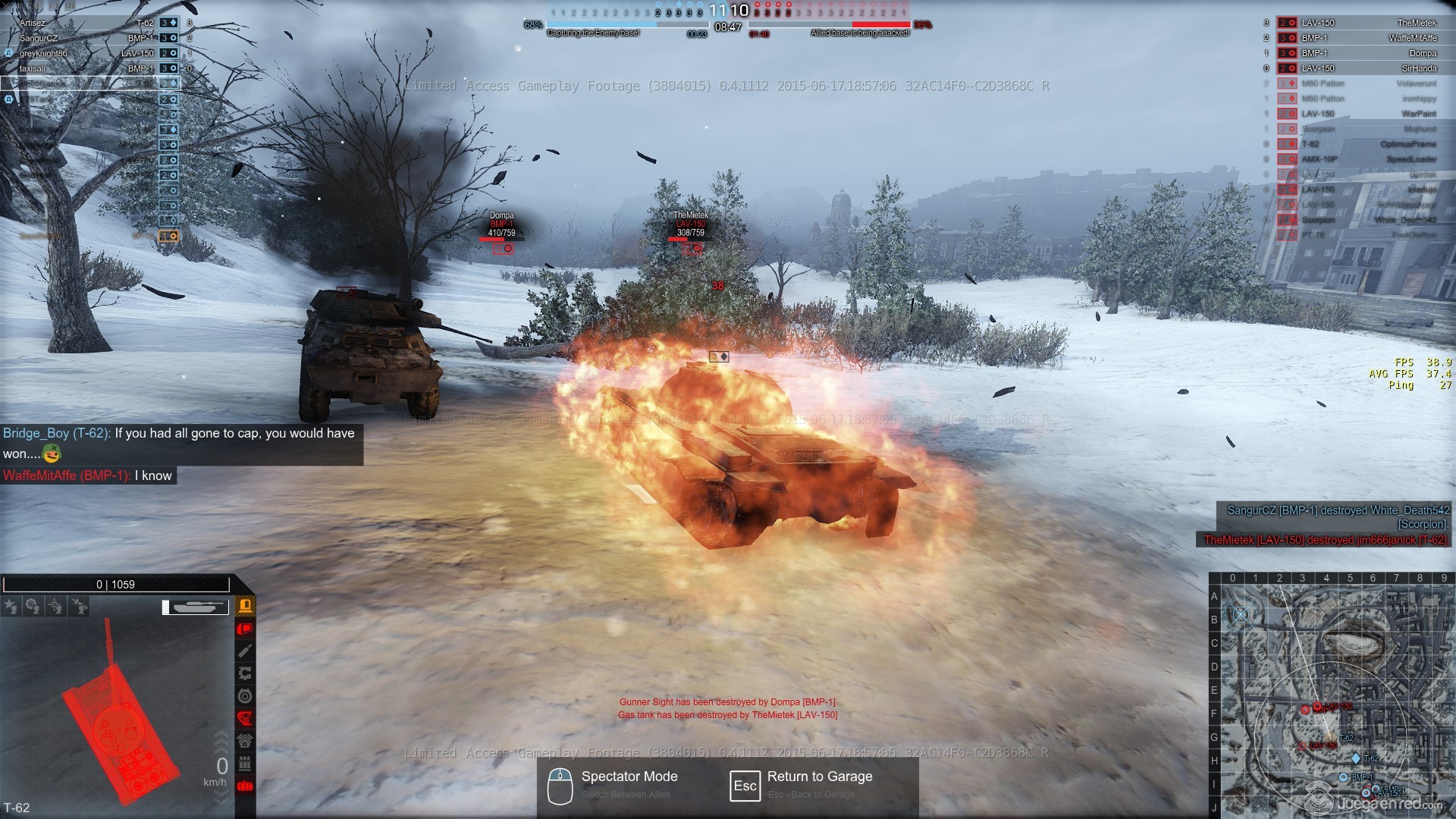Viewport: 1456px width, 819px height.
Task: Select the shell ammunition module icon
Action: (x=245, y=651)
